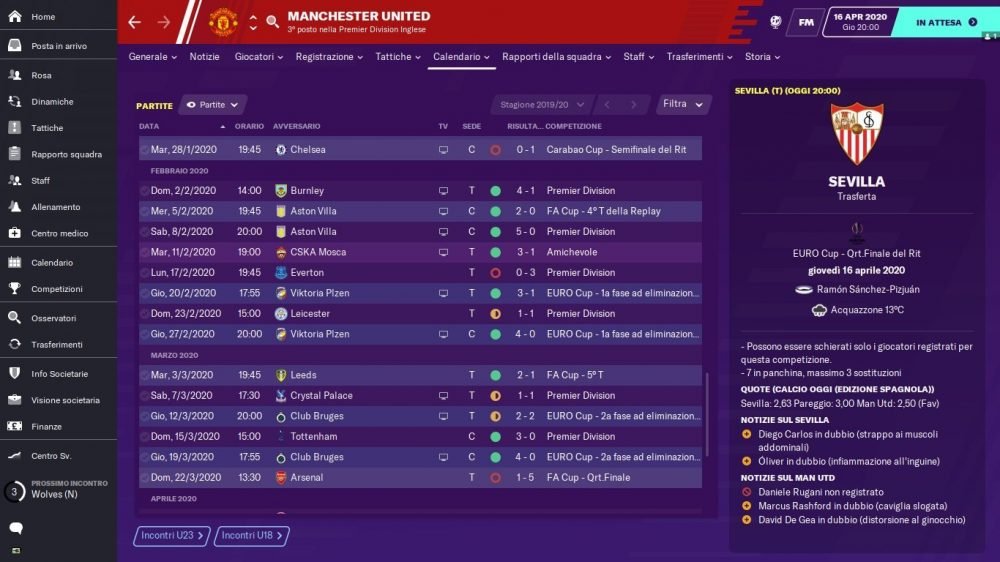
Task: Switch to the Giocatori tab
Action: point(258,57)
